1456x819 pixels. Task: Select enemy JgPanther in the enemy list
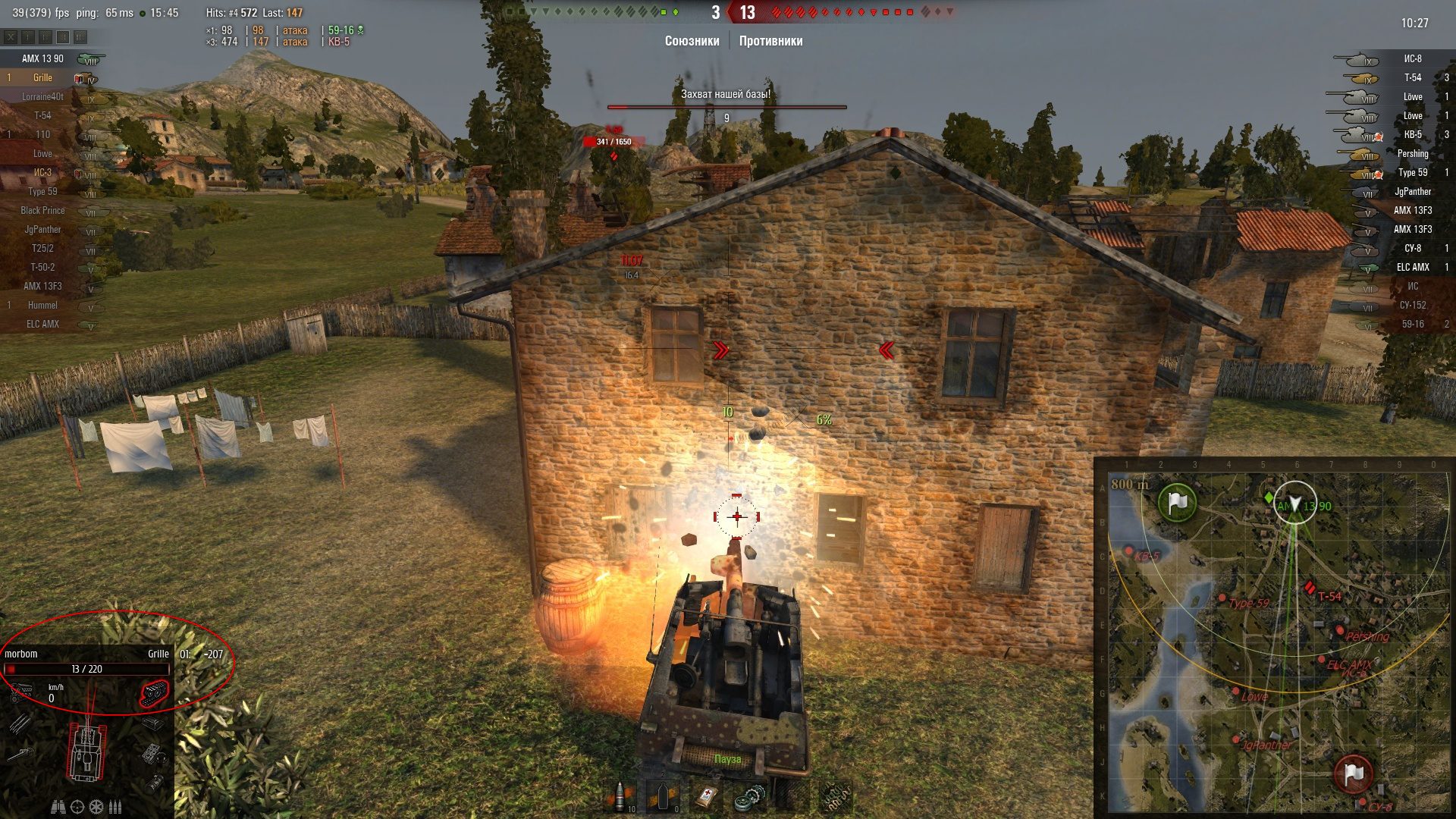(1412, 192)
